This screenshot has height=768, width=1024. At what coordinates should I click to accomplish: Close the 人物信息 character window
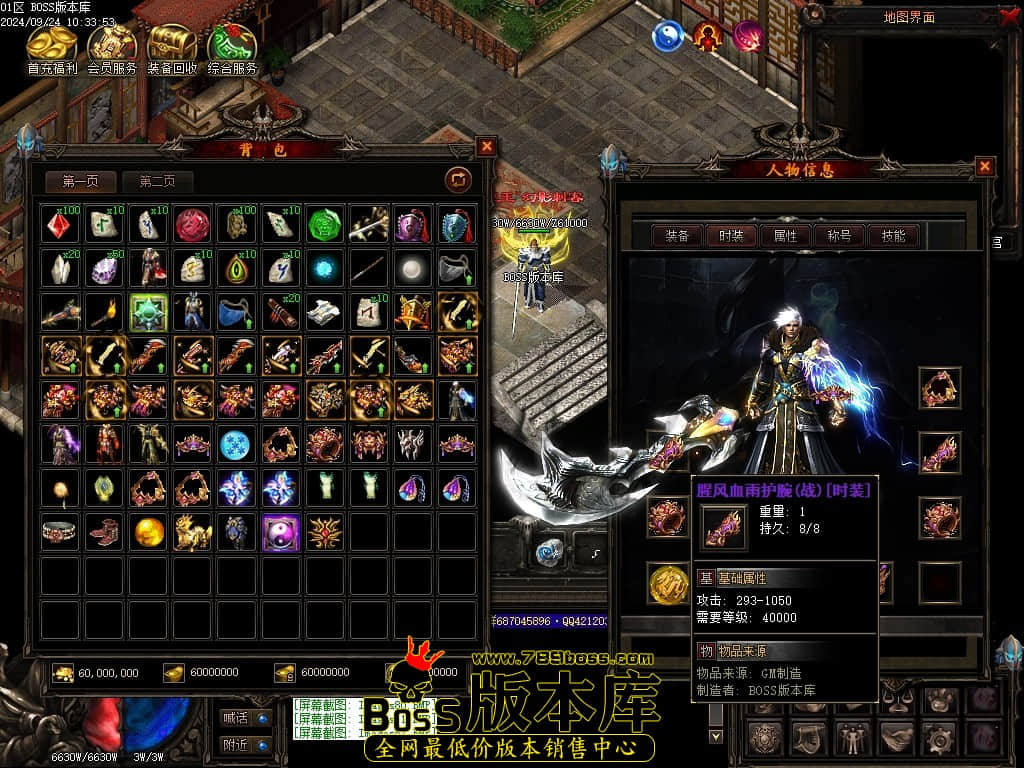pyautogui.click(x=985, y=167)
